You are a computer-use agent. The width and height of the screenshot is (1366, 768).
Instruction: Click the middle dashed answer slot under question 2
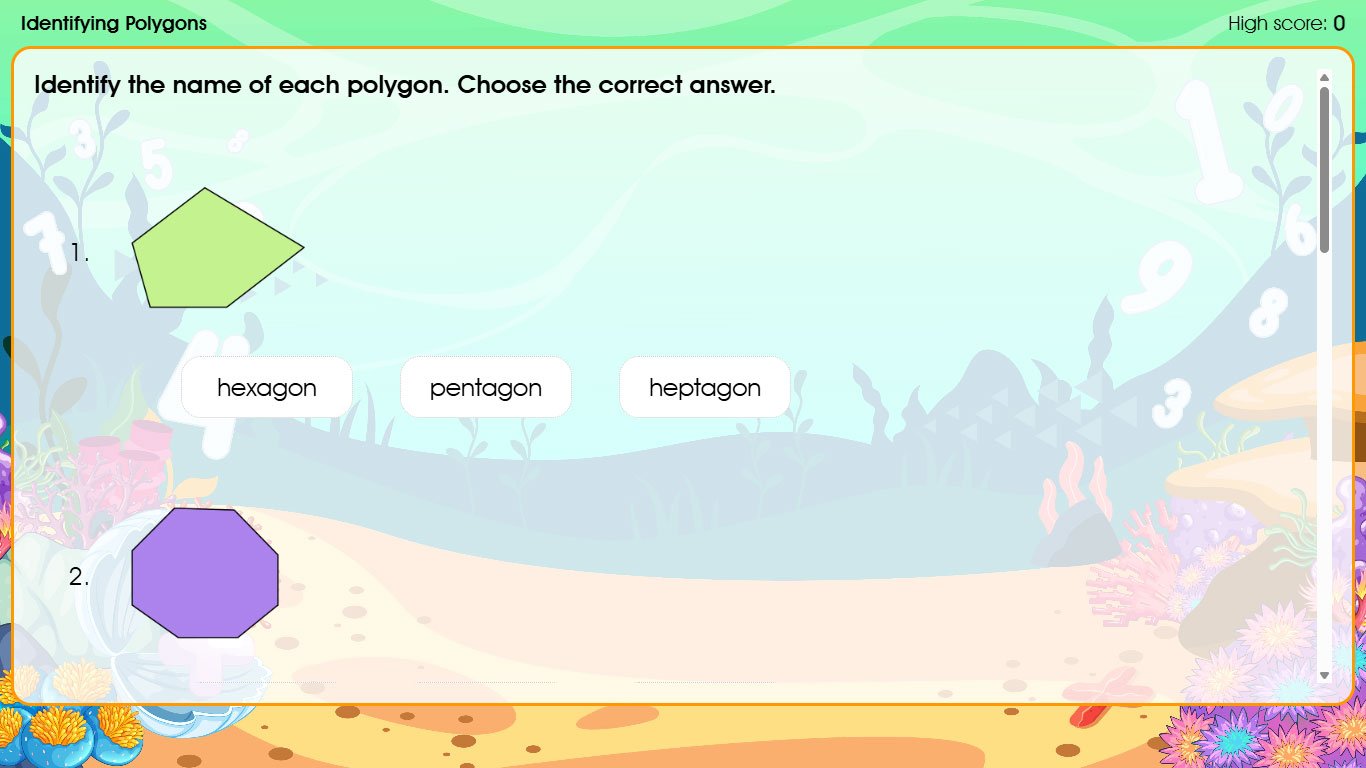point(485,685)
